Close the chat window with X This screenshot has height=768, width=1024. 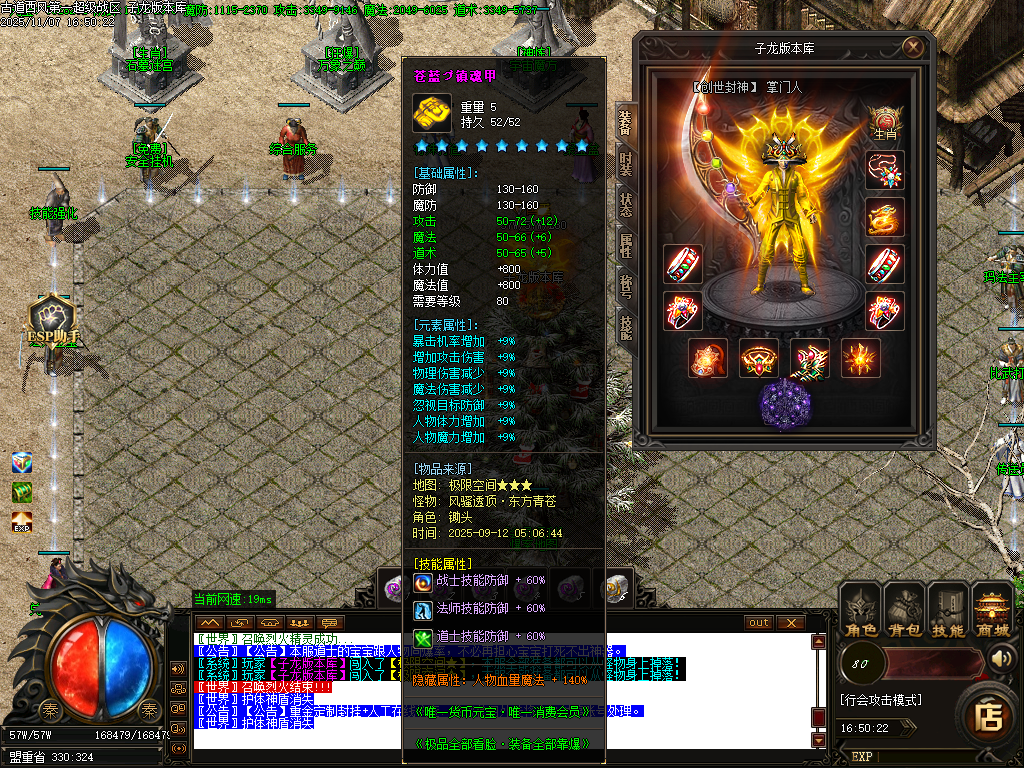click(x=791, y=623)
